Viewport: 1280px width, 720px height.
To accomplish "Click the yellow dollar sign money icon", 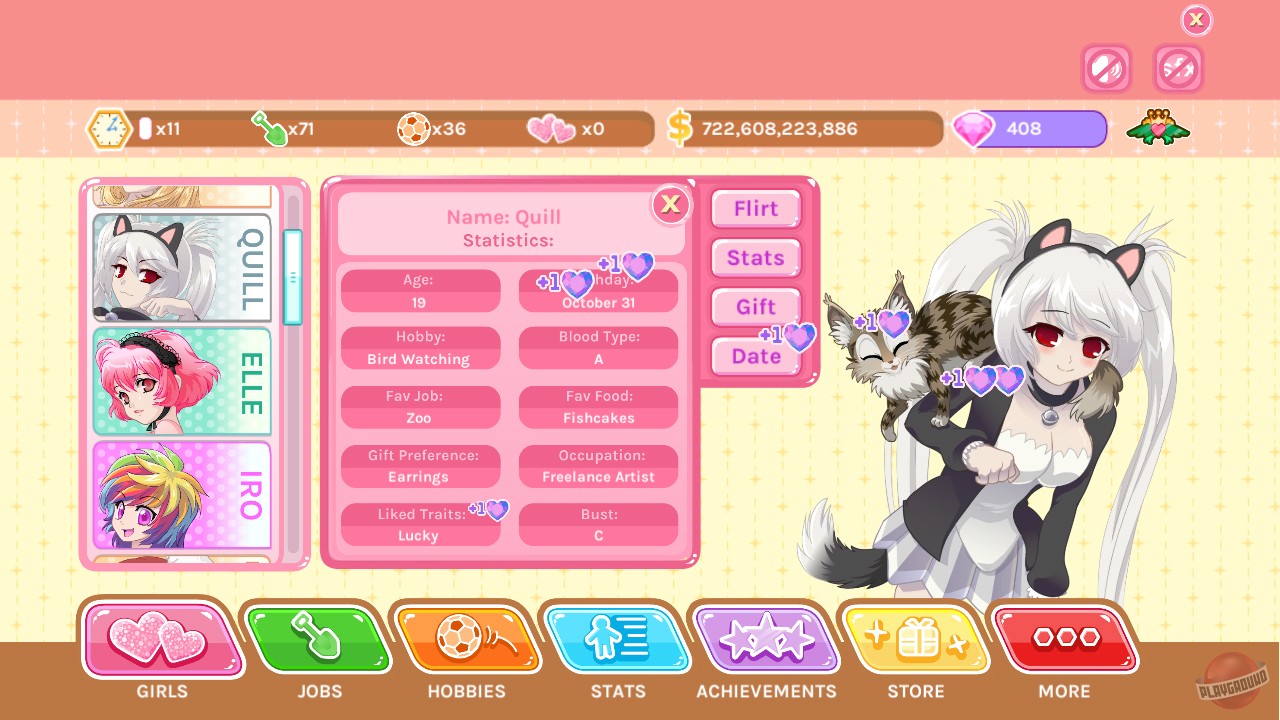I will pos(681,128).
